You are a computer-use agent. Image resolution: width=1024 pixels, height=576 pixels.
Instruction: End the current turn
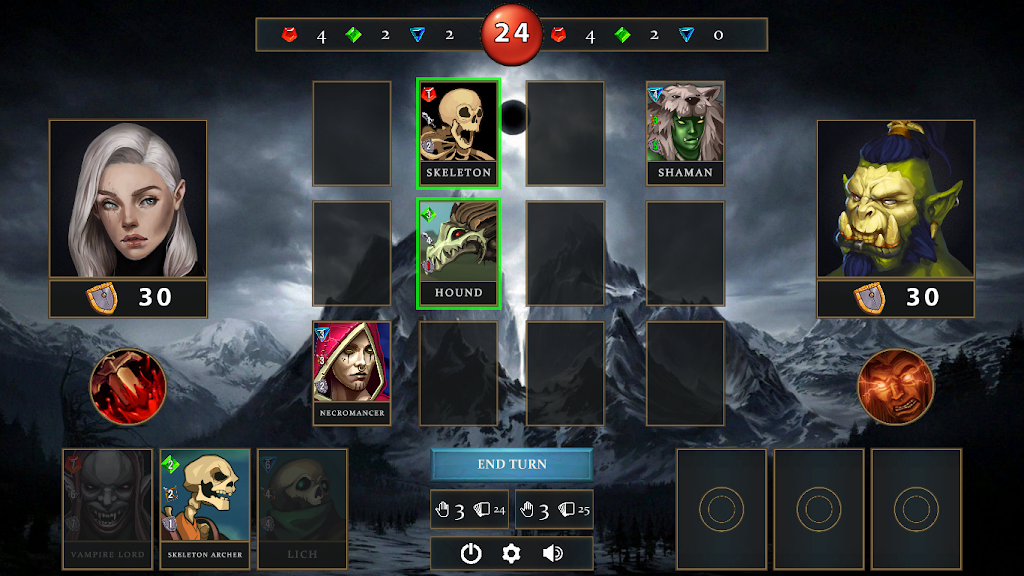point(512,464)
